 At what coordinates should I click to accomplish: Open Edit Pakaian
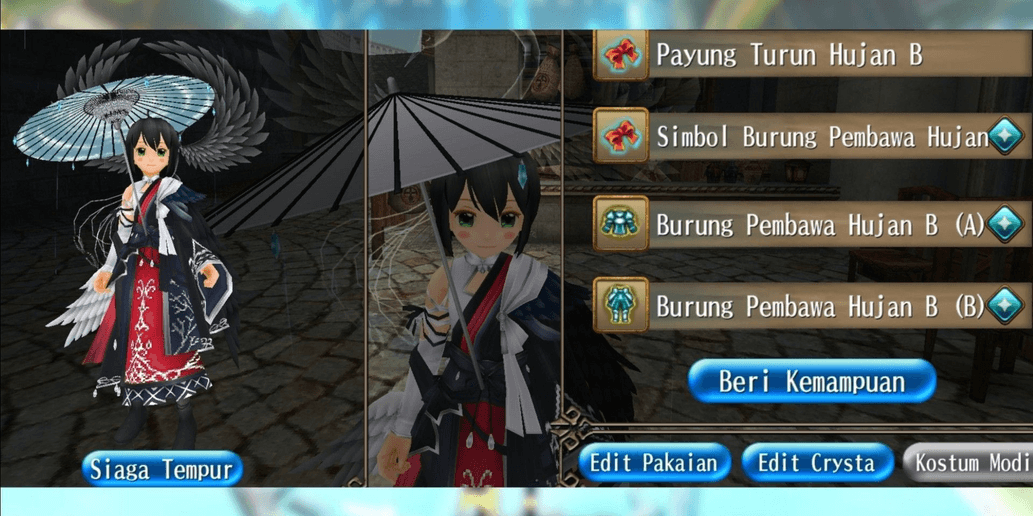coord(653,463)
